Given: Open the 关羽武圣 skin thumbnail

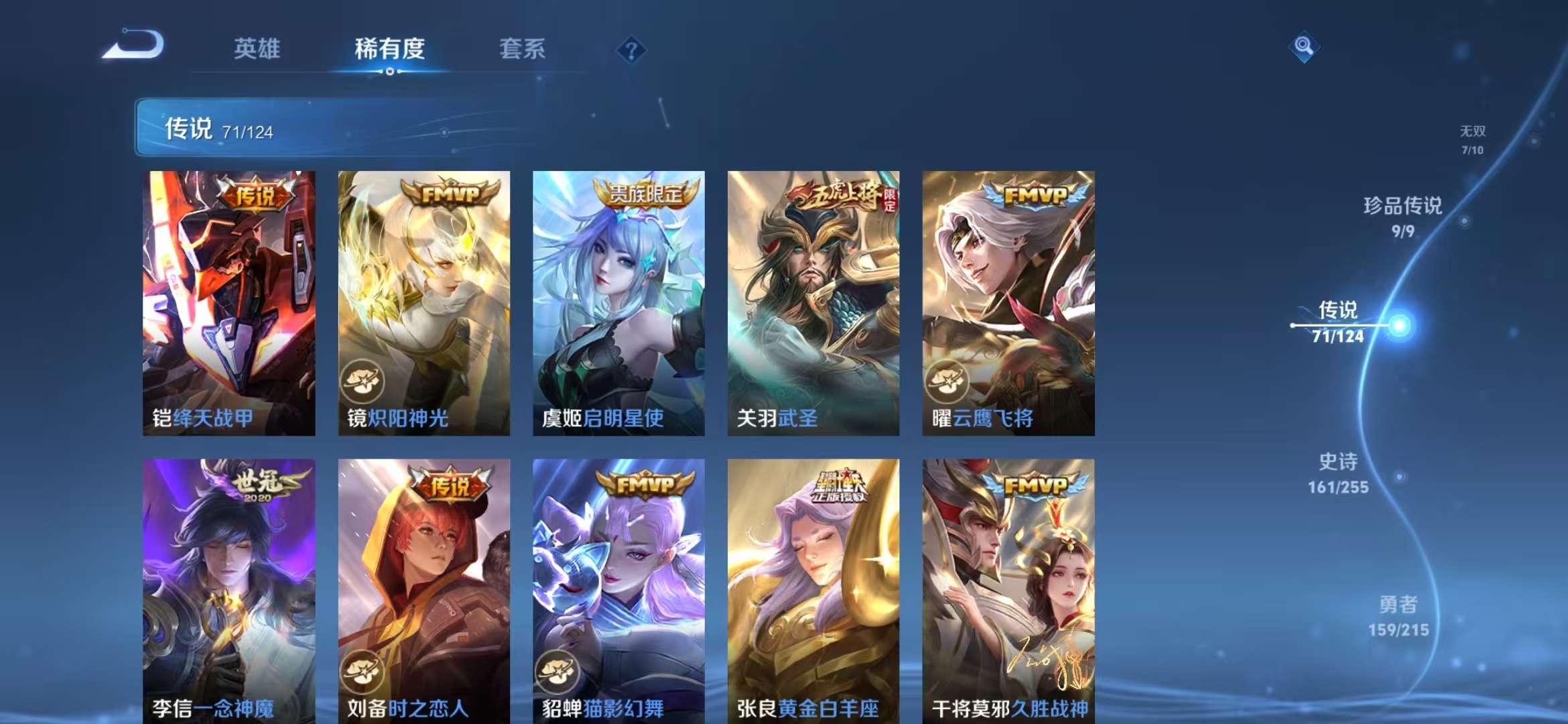Looking at the screenshot, I should 812,302.
